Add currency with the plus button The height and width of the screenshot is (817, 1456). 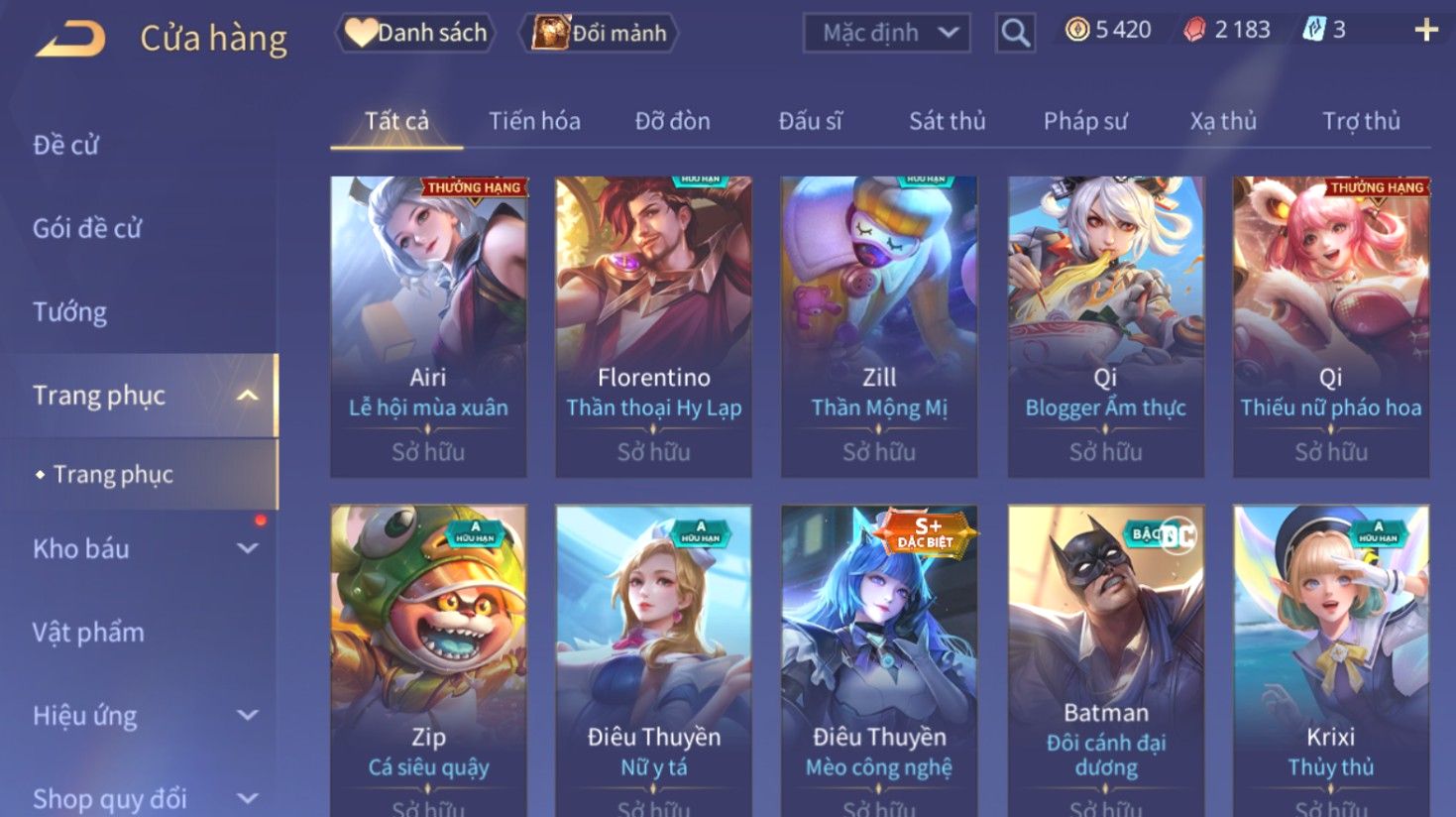click(x=1426, y=30)
